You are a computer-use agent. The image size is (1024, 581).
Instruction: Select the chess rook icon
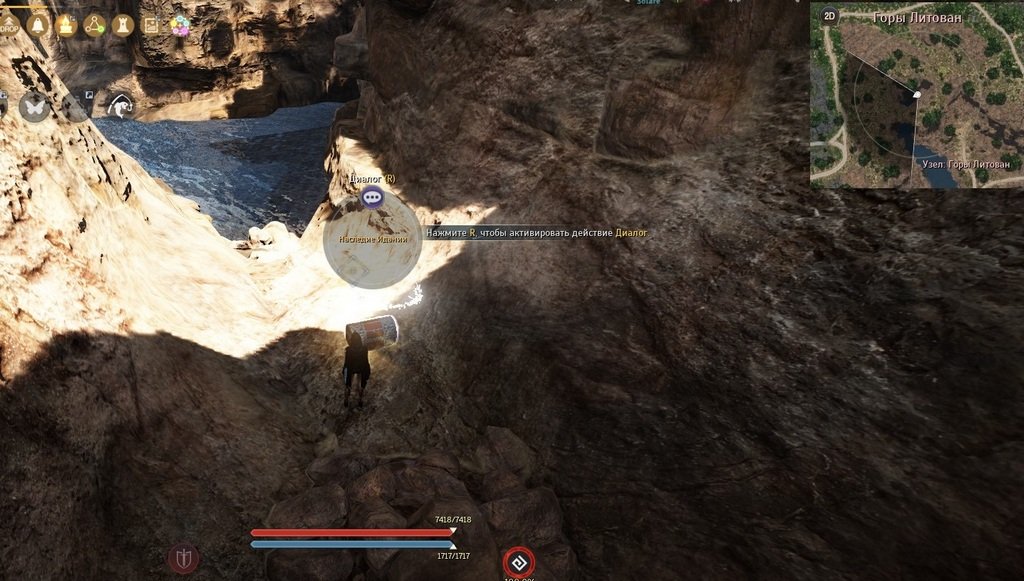tap(123, 25)
